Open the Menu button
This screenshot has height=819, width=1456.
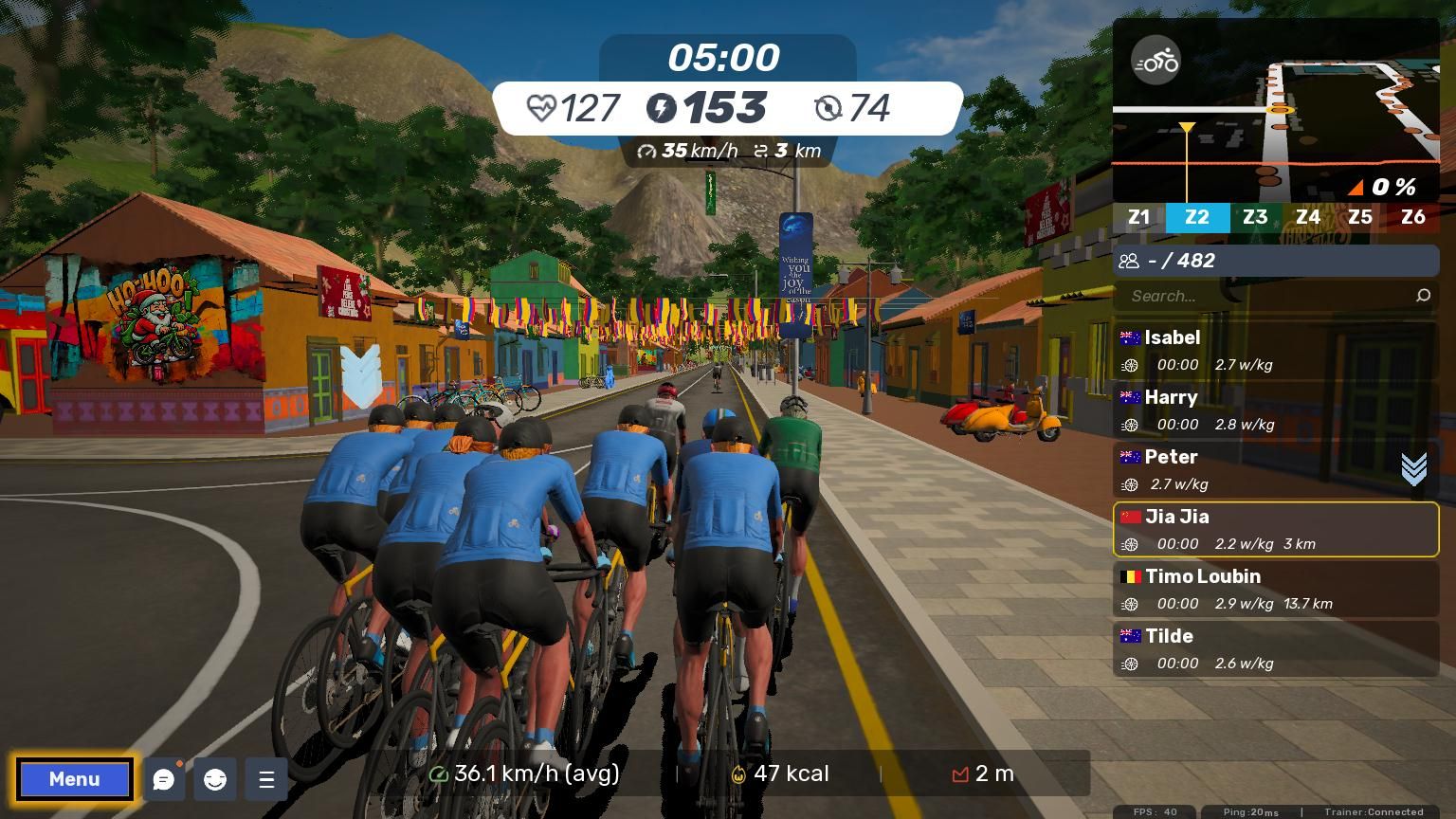point(74,779)
